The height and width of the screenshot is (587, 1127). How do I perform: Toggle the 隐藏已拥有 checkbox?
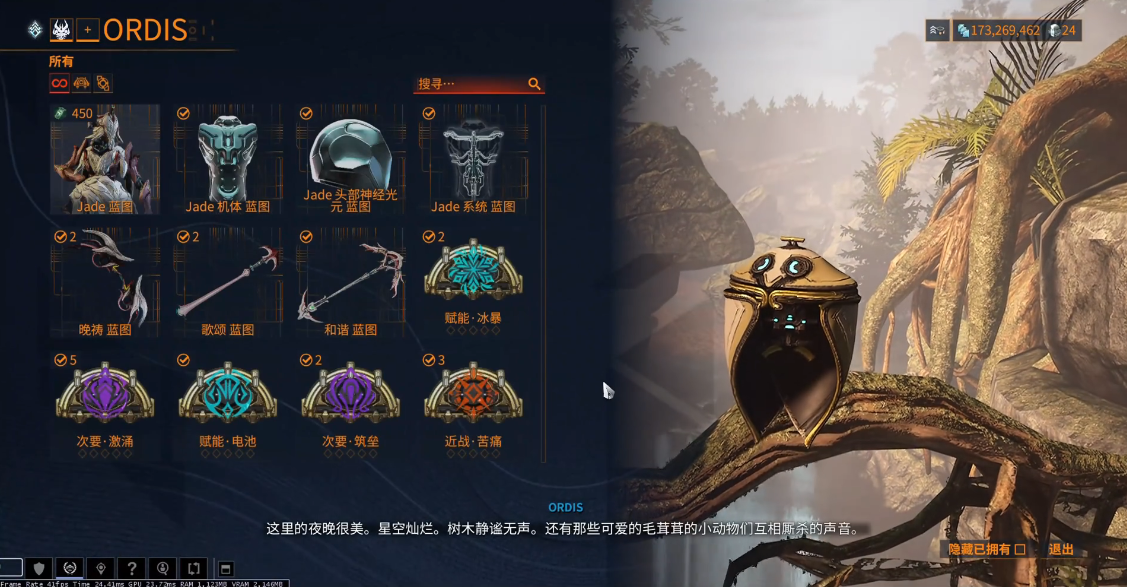[x=1020, y=549]
